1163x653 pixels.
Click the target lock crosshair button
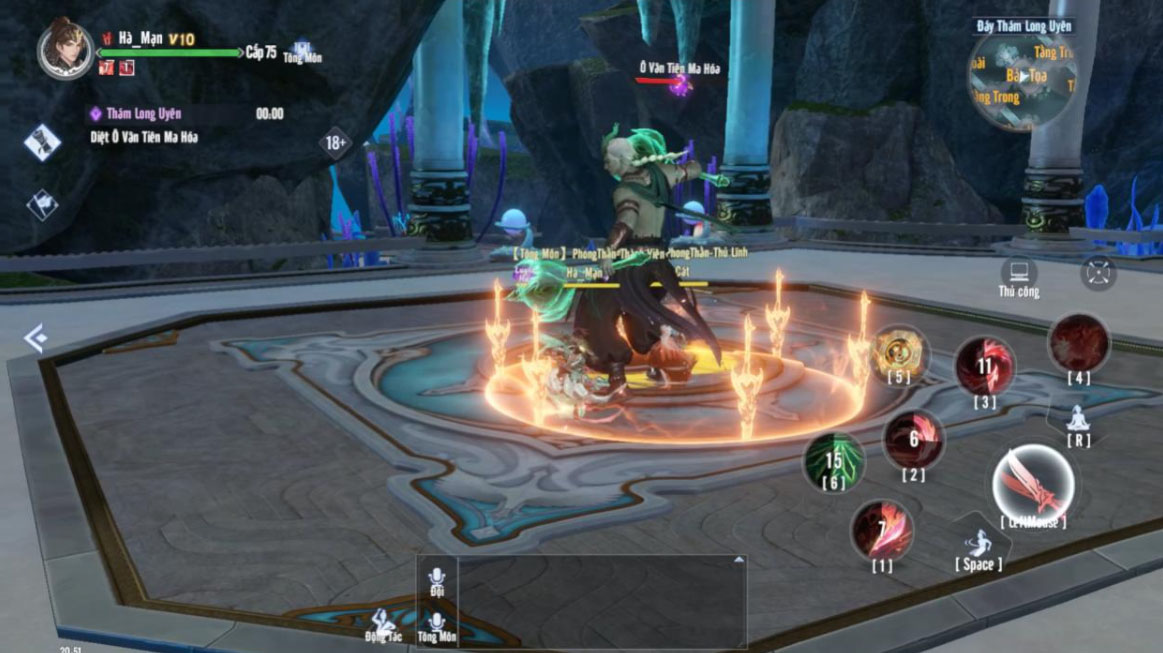(1098, 273)
